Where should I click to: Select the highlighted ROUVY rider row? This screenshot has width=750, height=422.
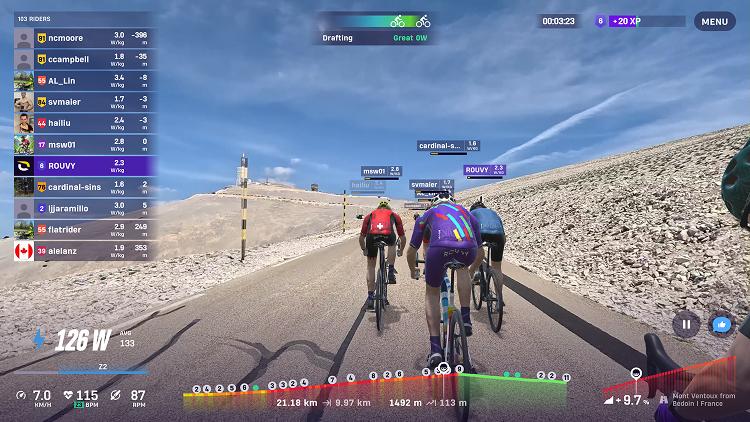click(x=82, y=165)
